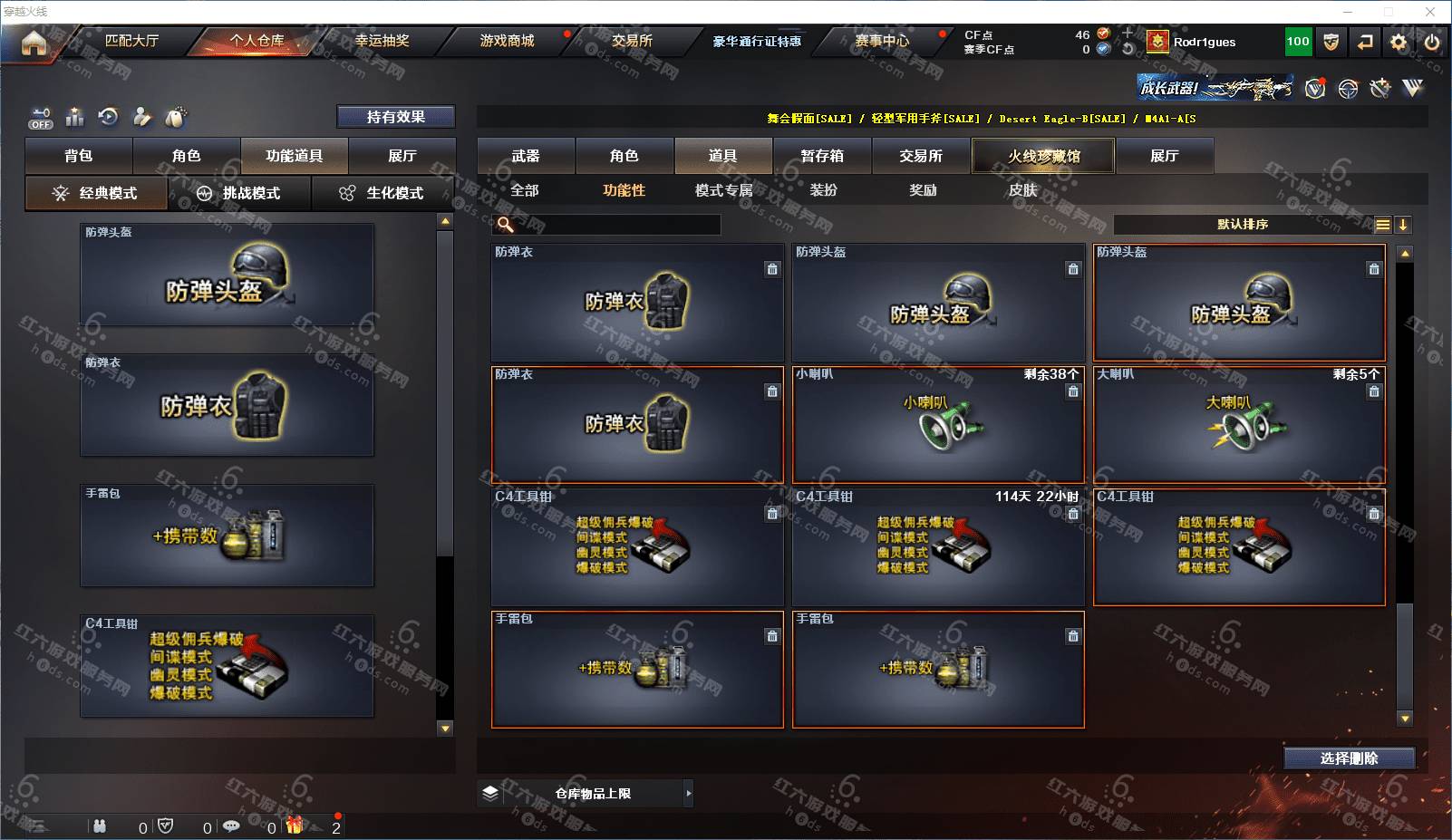Viewport: 1452px width, 840px height.
Task: Open the 赛事中心 tab
Action: pos(881,41)
